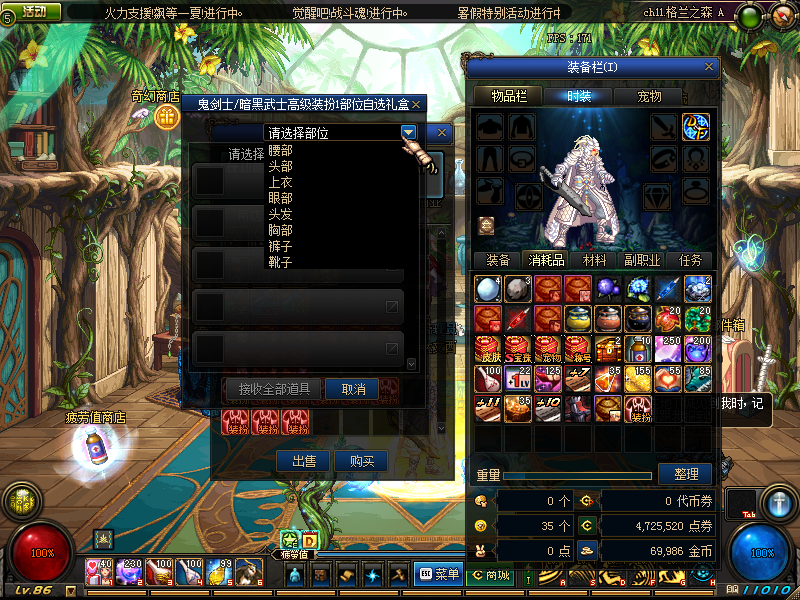800x600 pixels.
Task: Click the 取消 cancel button
Action: [x=353, y=389]
